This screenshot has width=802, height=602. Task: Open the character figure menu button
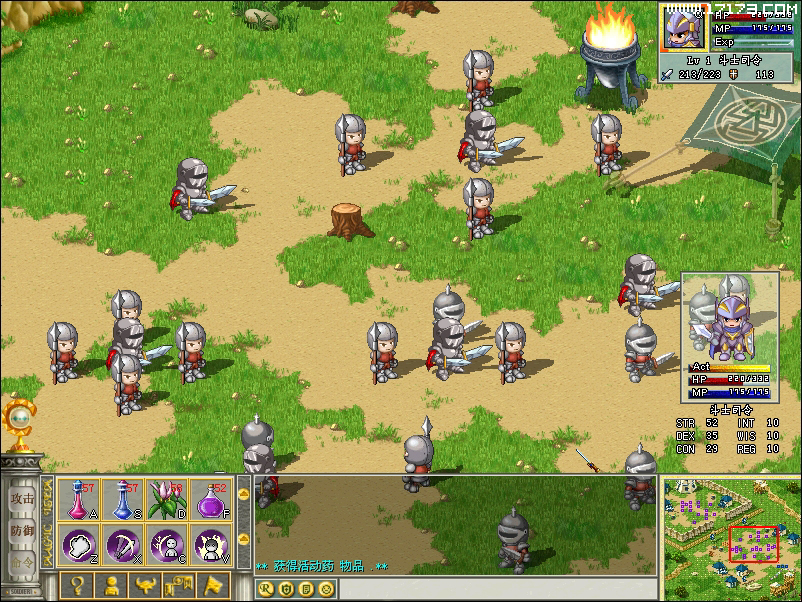[112, 585]
